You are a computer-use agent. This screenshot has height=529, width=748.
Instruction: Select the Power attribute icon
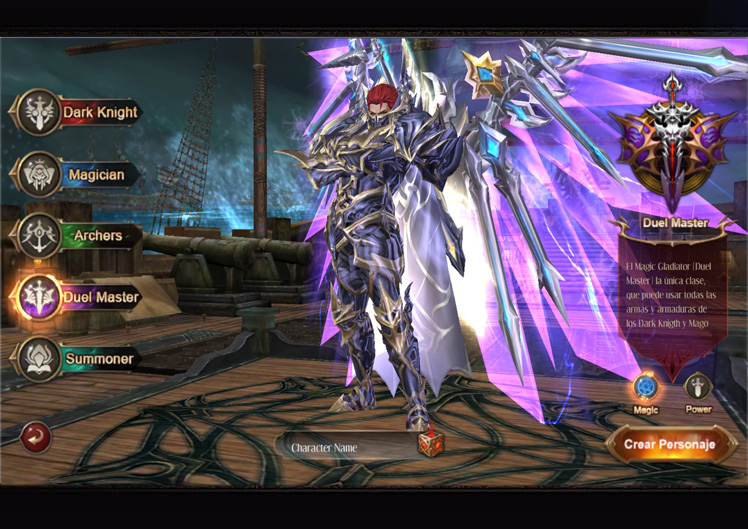698,388
